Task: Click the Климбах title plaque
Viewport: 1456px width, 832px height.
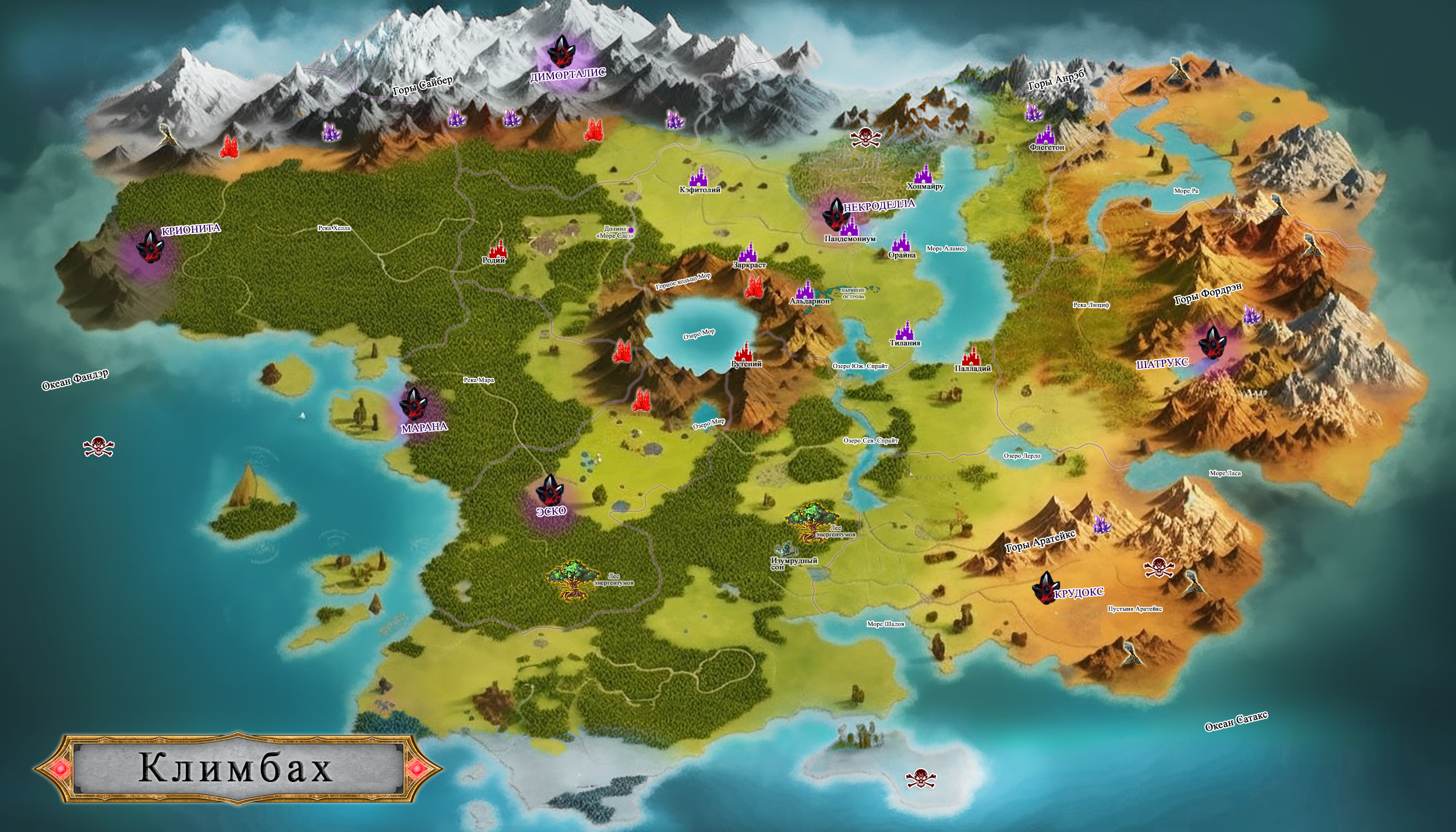Action: click(x=236, y=768)
